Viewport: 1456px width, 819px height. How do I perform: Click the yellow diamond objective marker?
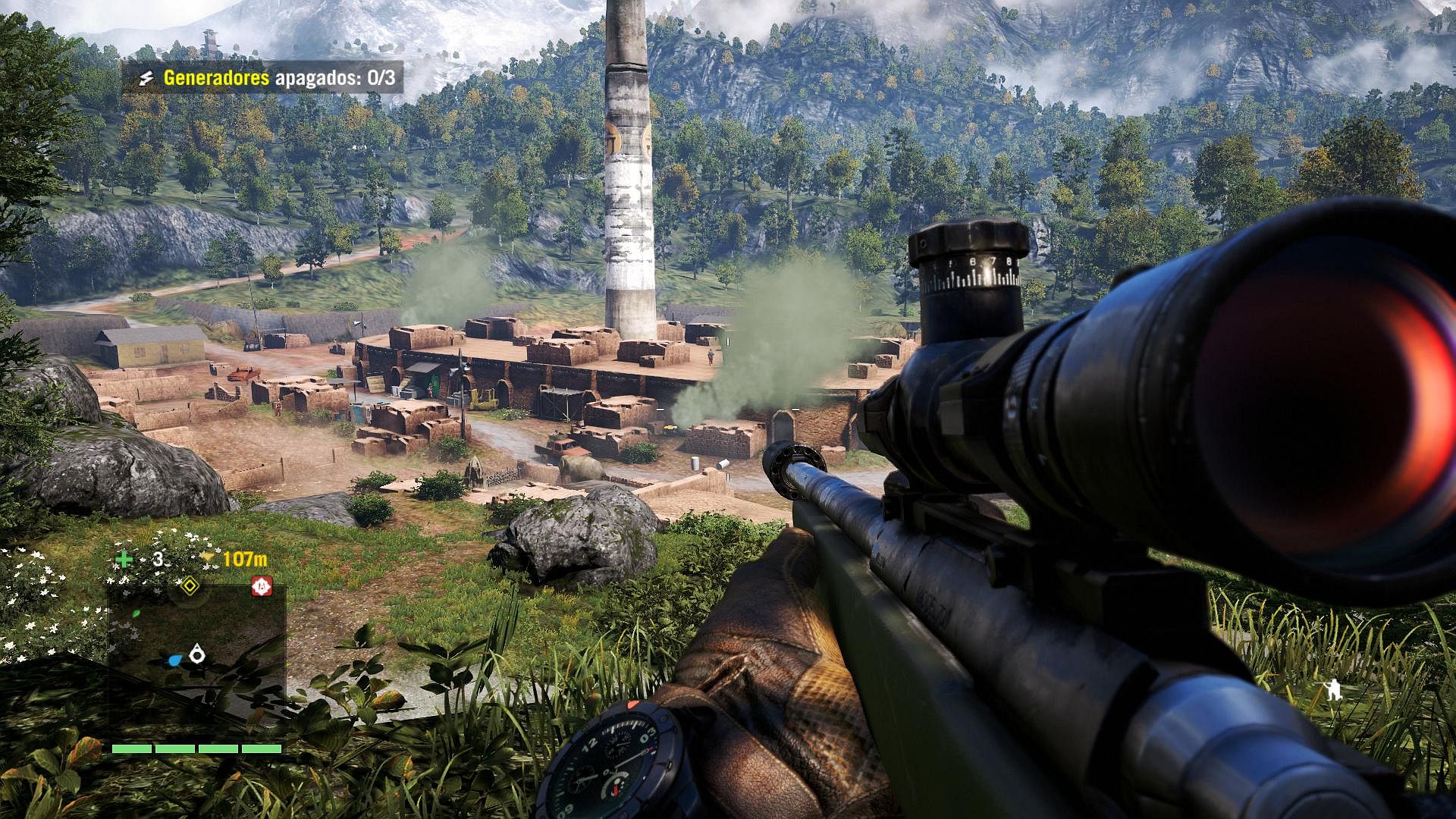189,585
